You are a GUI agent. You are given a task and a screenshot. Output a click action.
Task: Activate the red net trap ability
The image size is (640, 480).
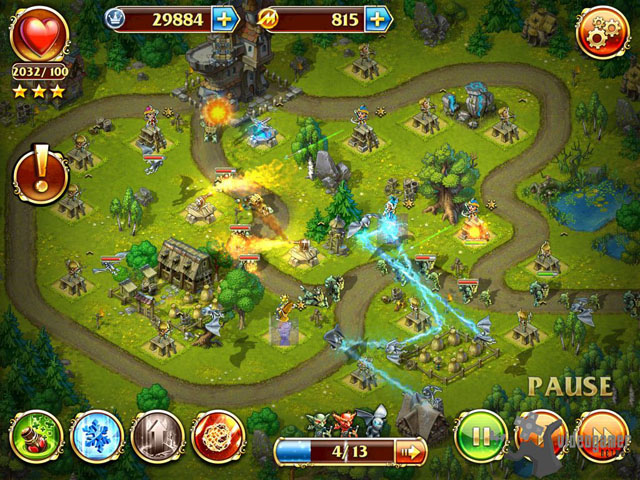(x=218, y=437)
